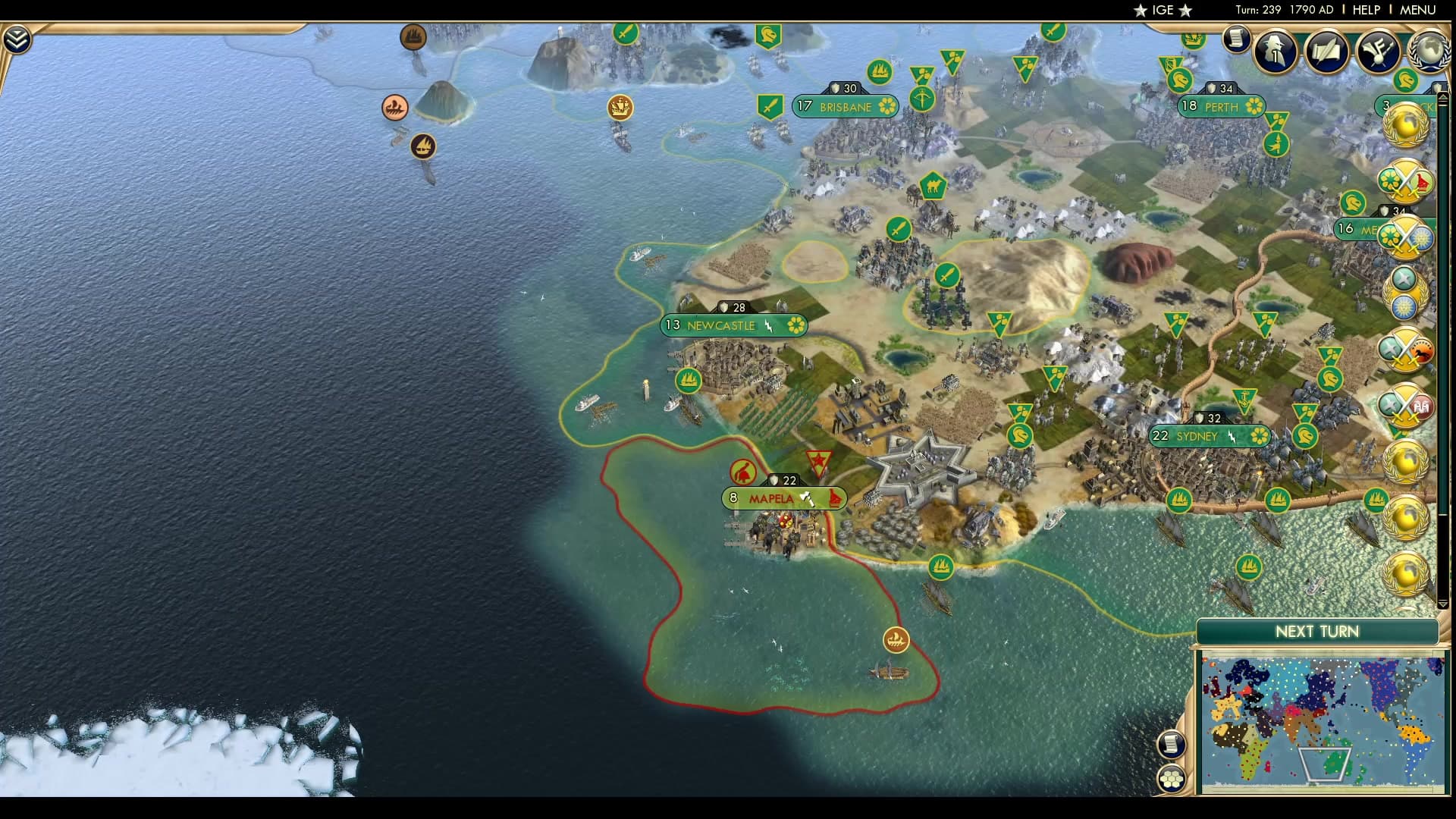Viewport: 1456px width, 819px height.
Task: Switch to Strategic View hex icon near minimap
Action: click(1171, 777)
